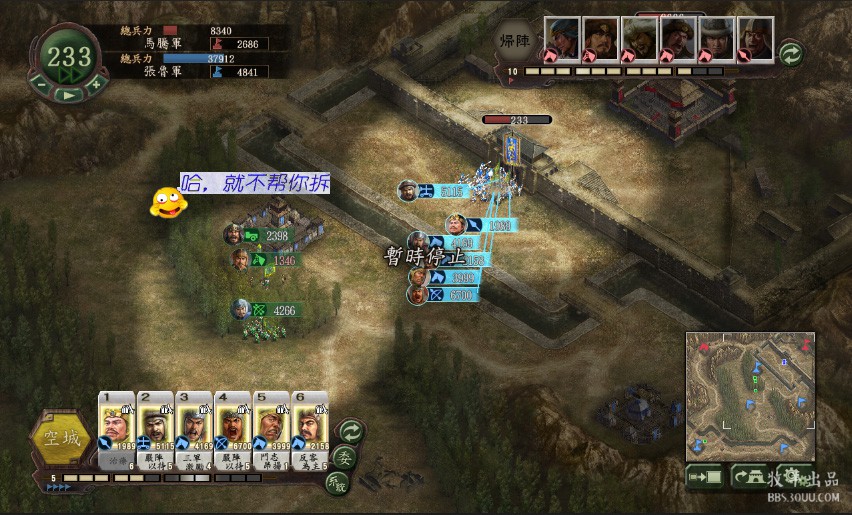Increase game speed with the plus button

point(95,86)
